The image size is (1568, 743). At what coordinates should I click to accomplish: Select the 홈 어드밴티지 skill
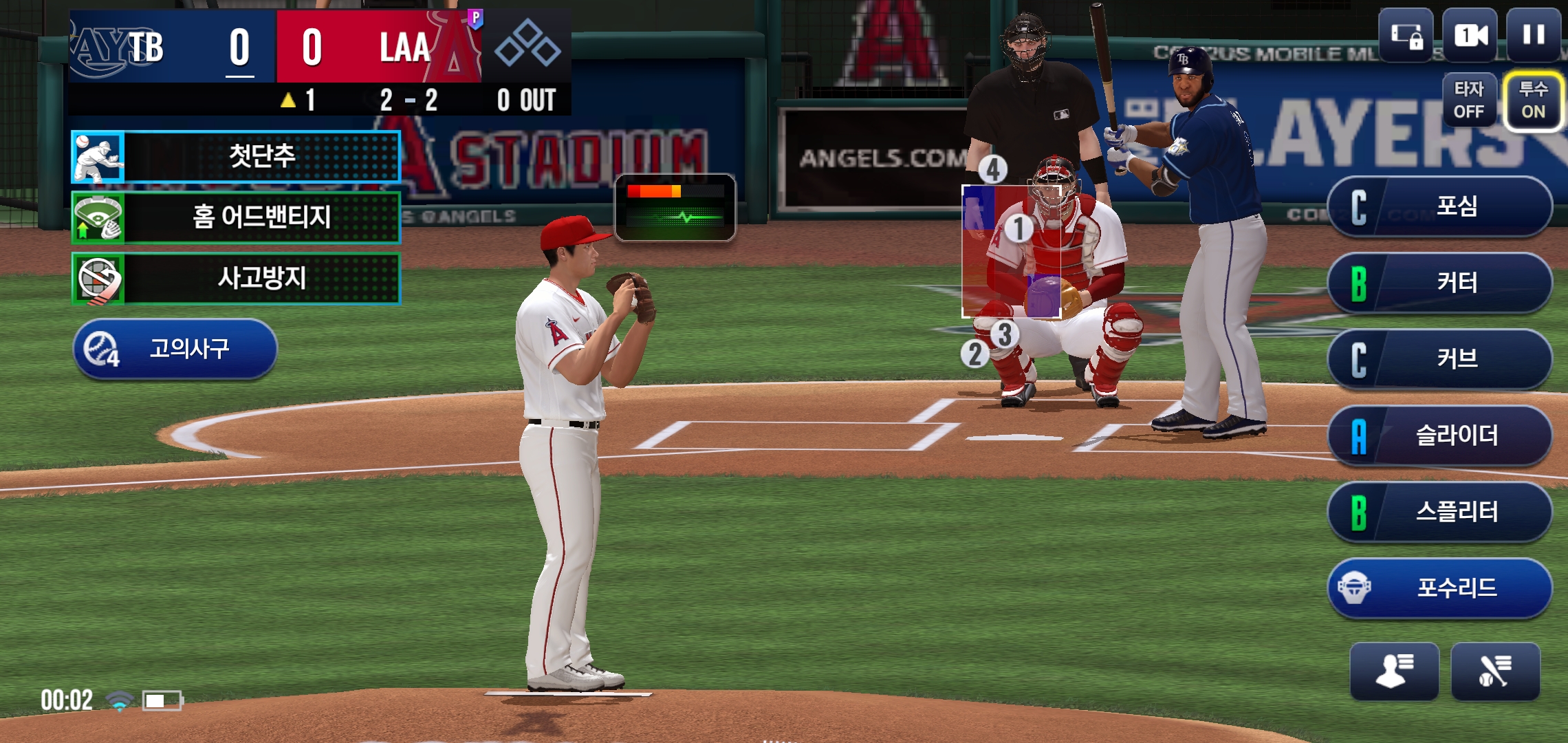236,217
